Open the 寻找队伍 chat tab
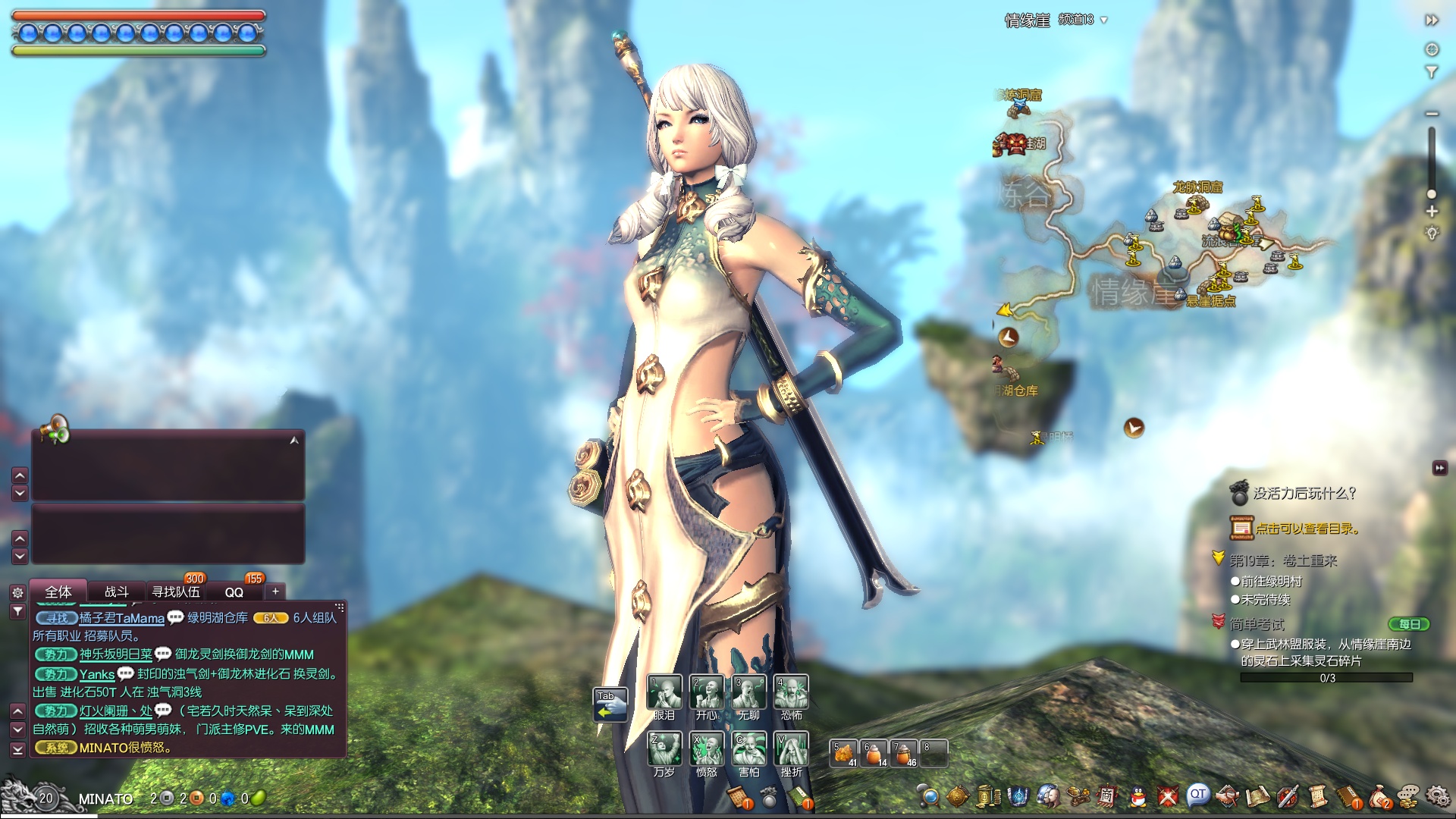The height and width of the screenshot is (819, 1456). pos(176,591)
